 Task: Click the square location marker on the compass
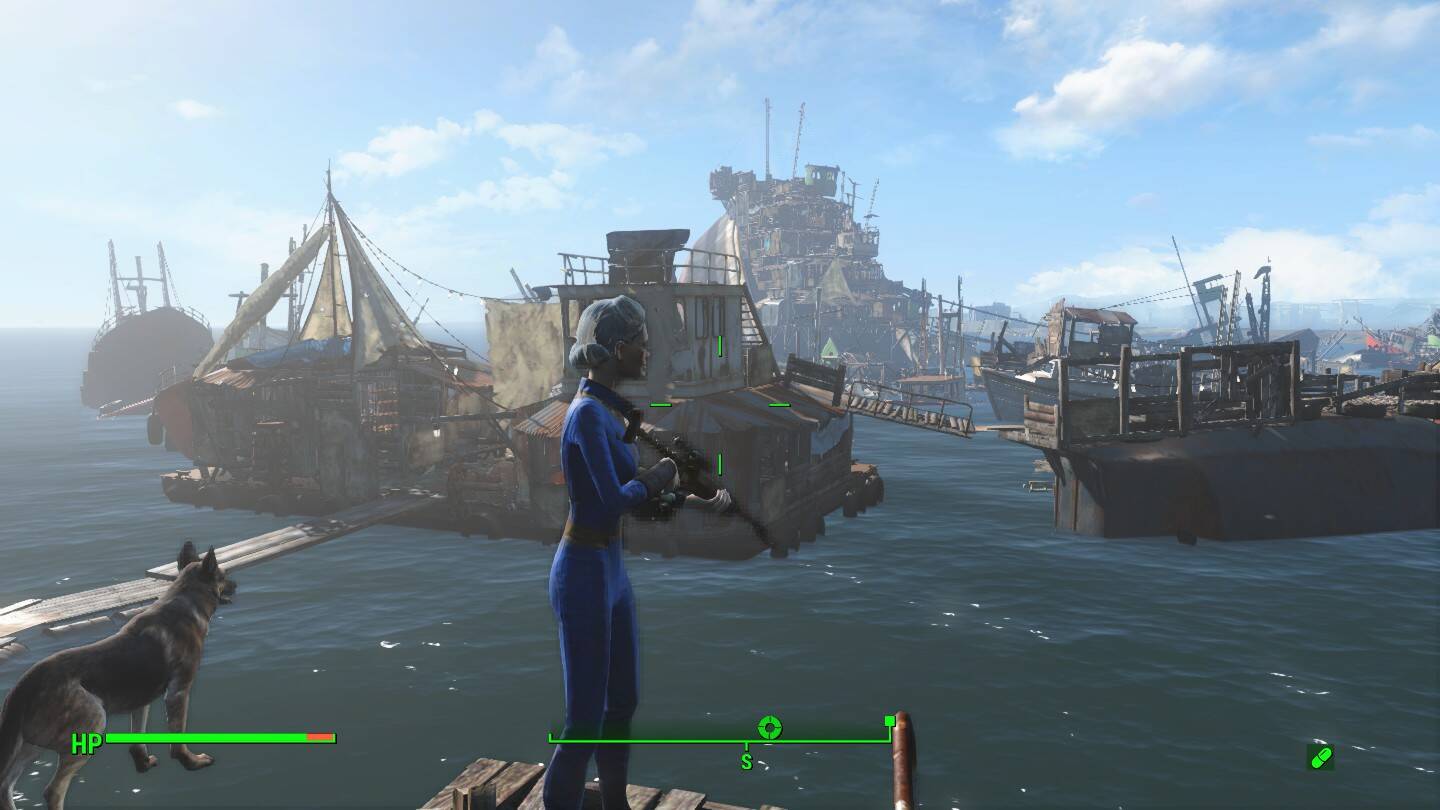coord(889,721)
